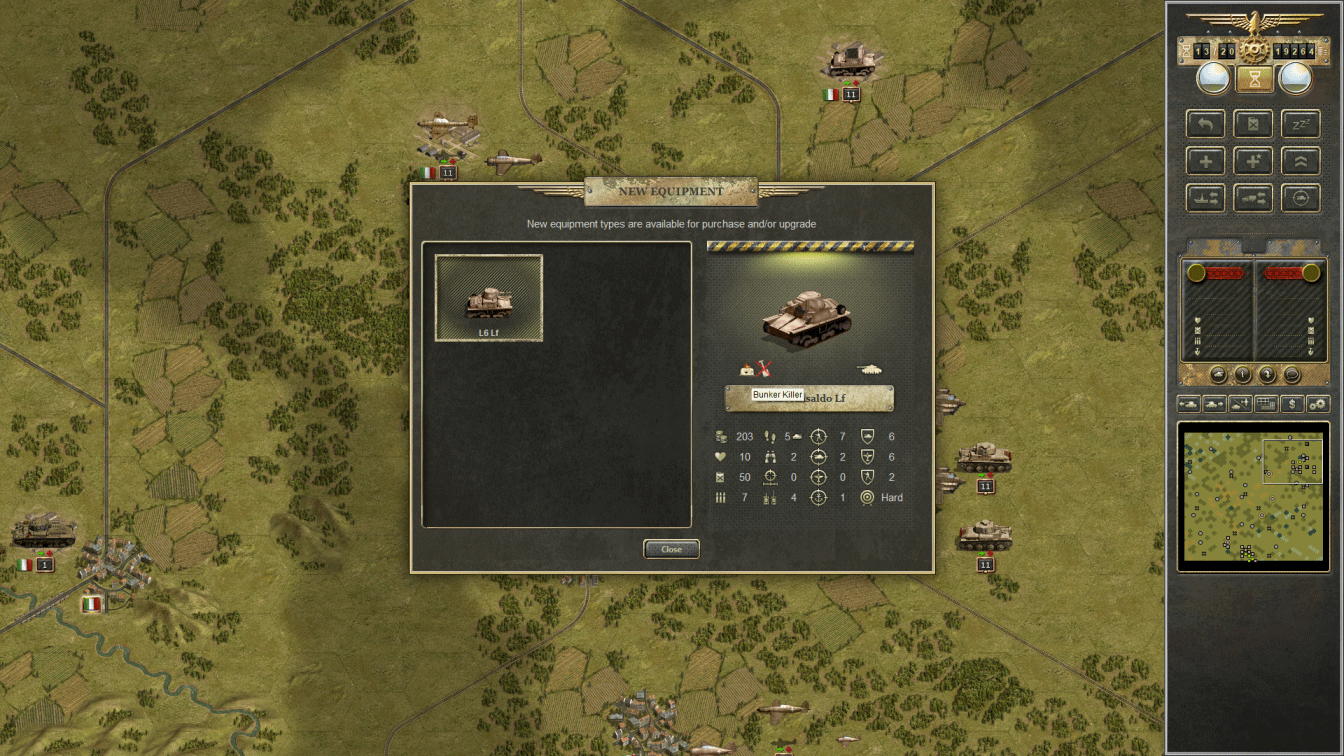
Task: Click the speech bubble round button
Action: 1291,375
